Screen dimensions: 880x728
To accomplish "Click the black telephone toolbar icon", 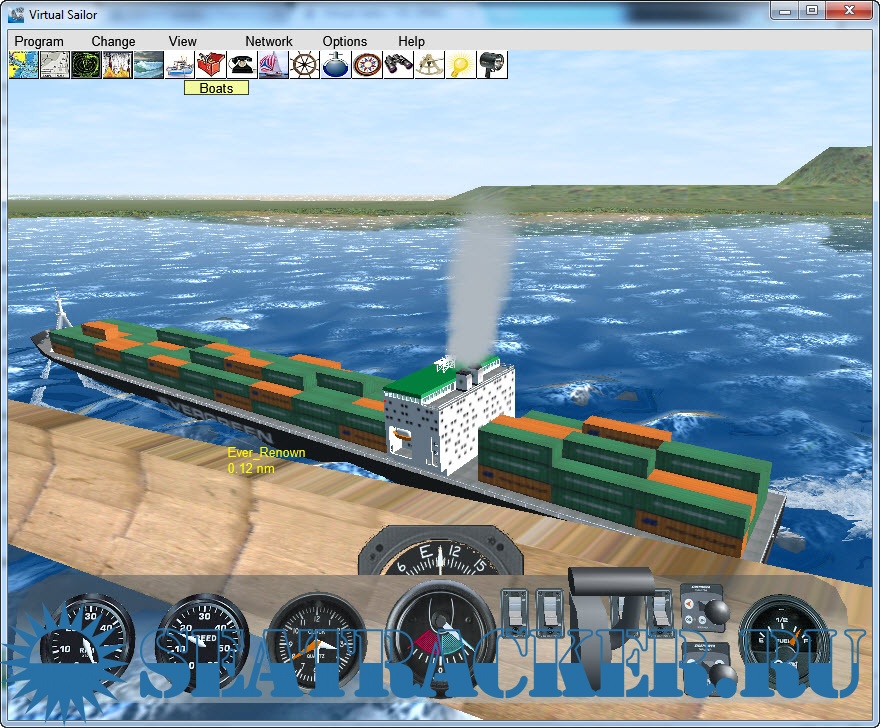I will (242, 65).
